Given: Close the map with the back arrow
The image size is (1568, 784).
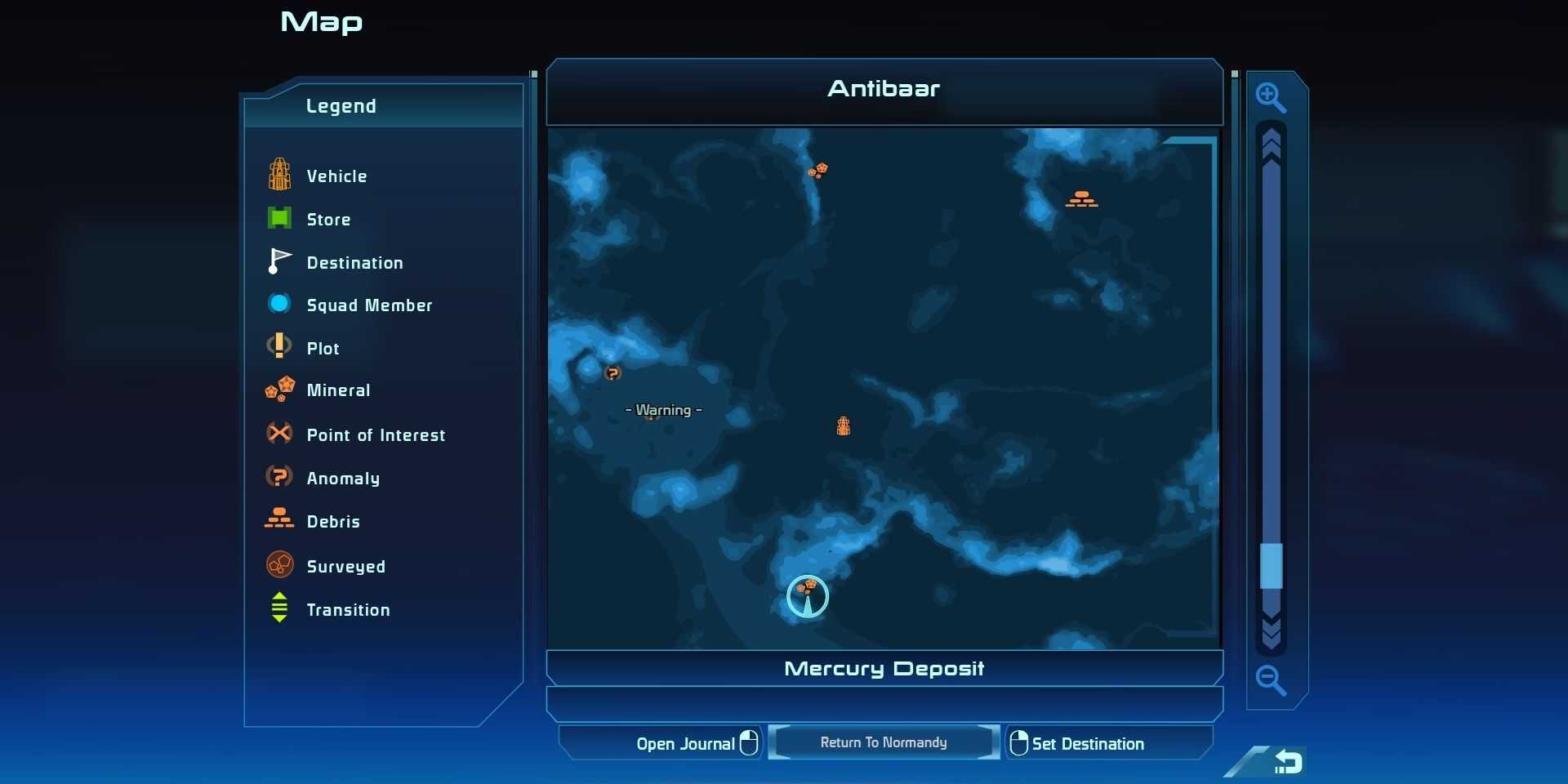Looking at the screenshot, I should click(1287, 761).
